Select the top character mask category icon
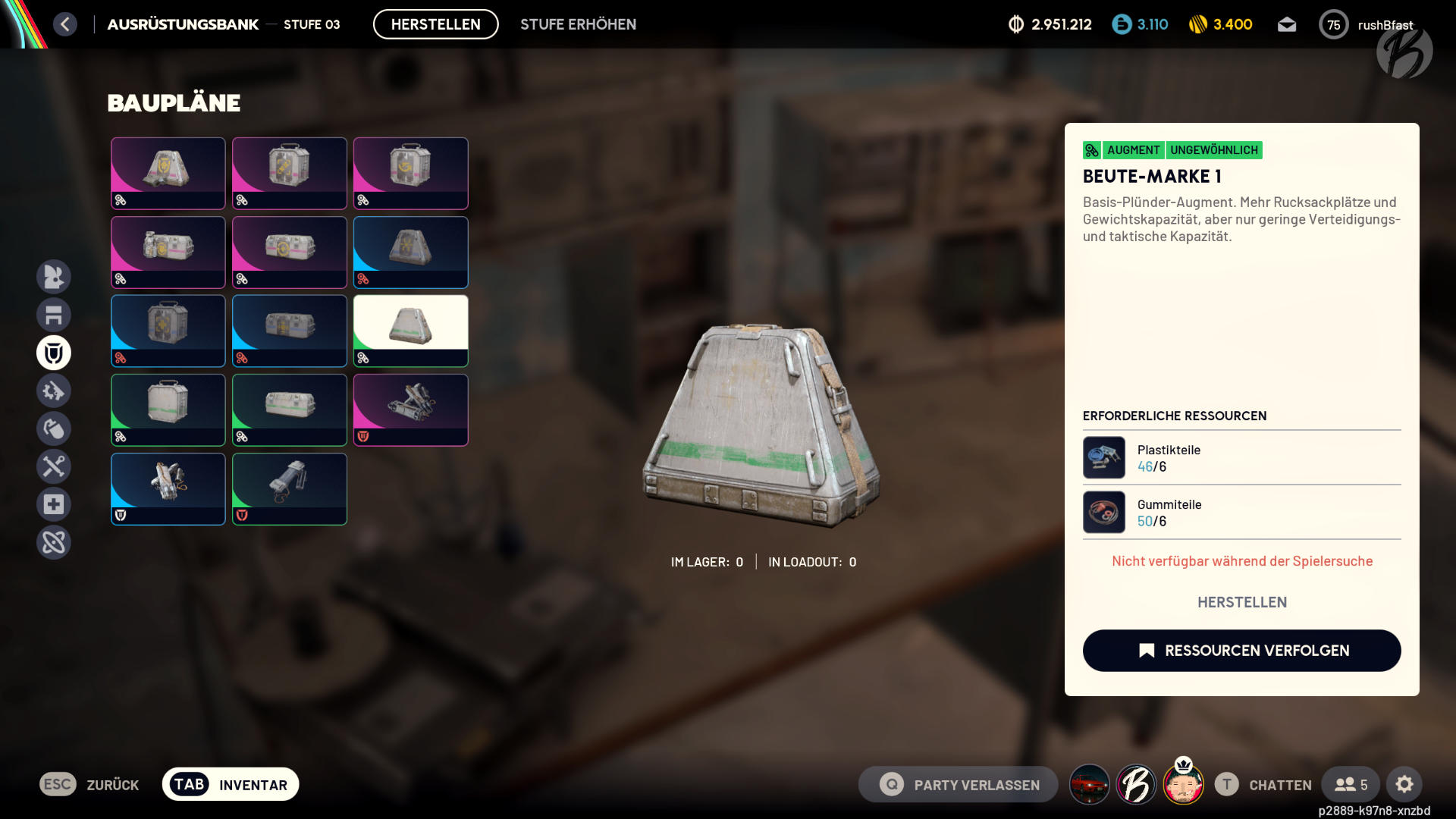Screen dimensions: 1456x819 [54, 277]
